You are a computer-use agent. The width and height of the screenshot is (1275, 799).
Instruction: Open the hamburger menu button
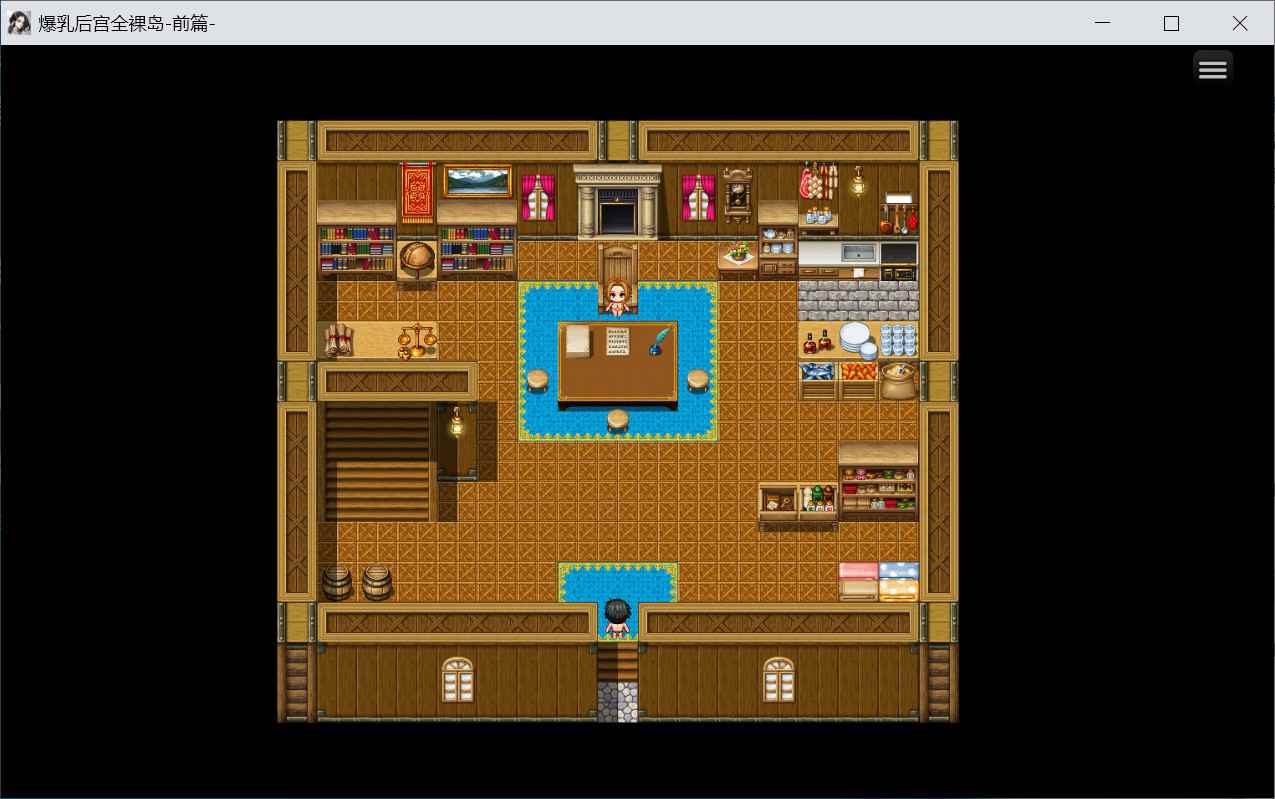1212,69
